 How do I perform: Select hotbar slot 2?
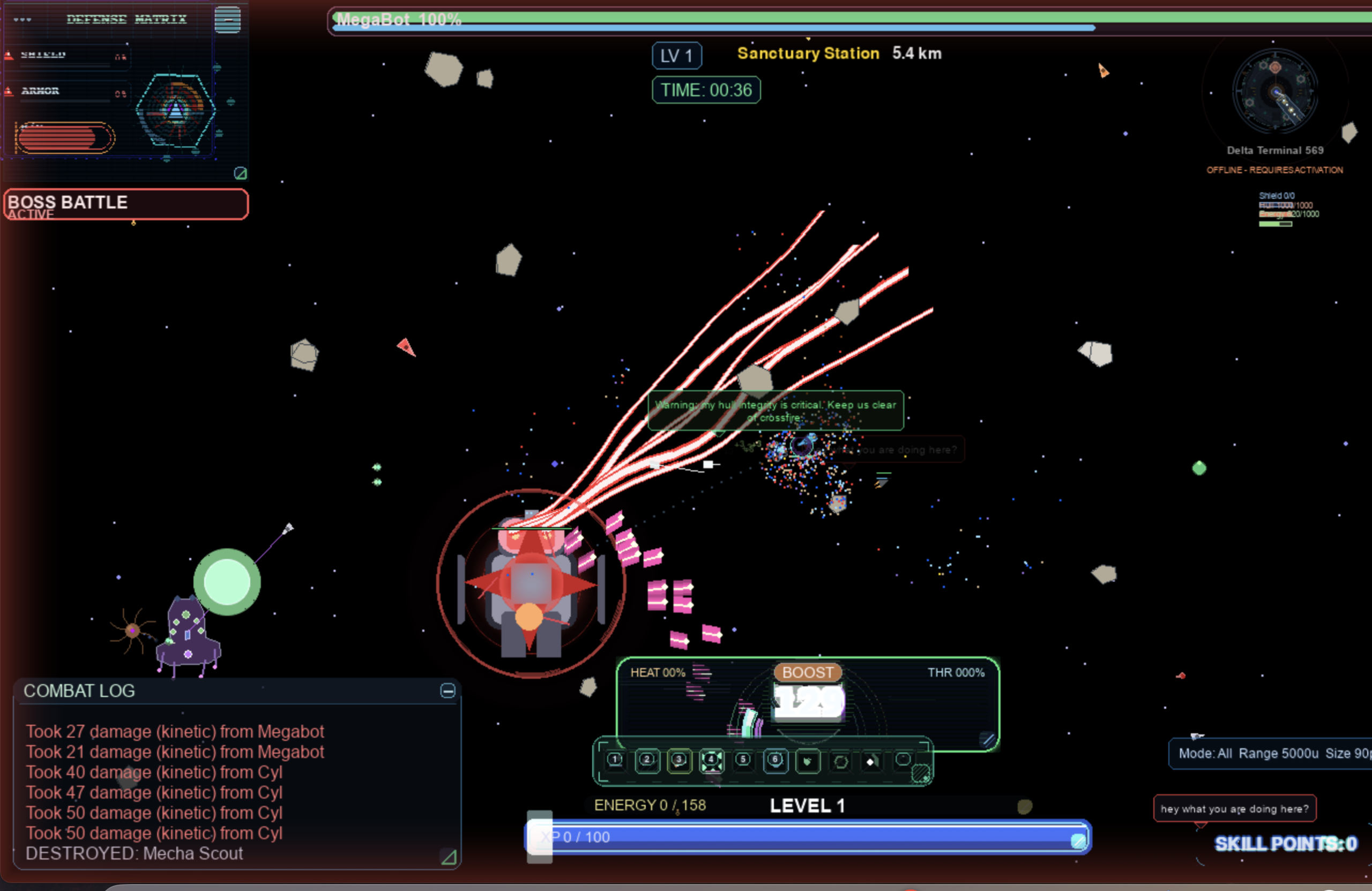click(647, 760)
